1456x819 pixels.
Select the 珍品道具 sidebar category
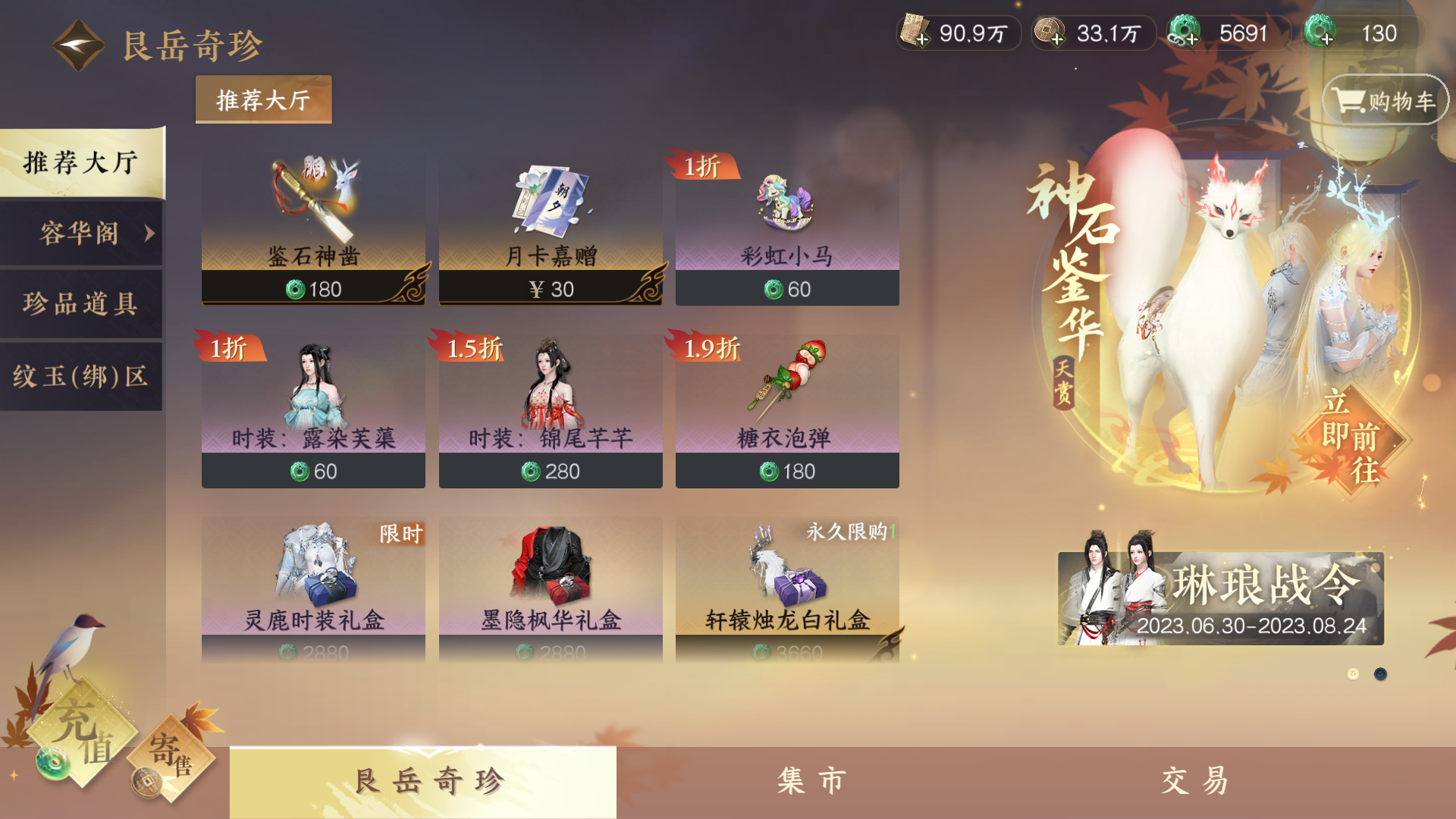click(x=80, y=303)
